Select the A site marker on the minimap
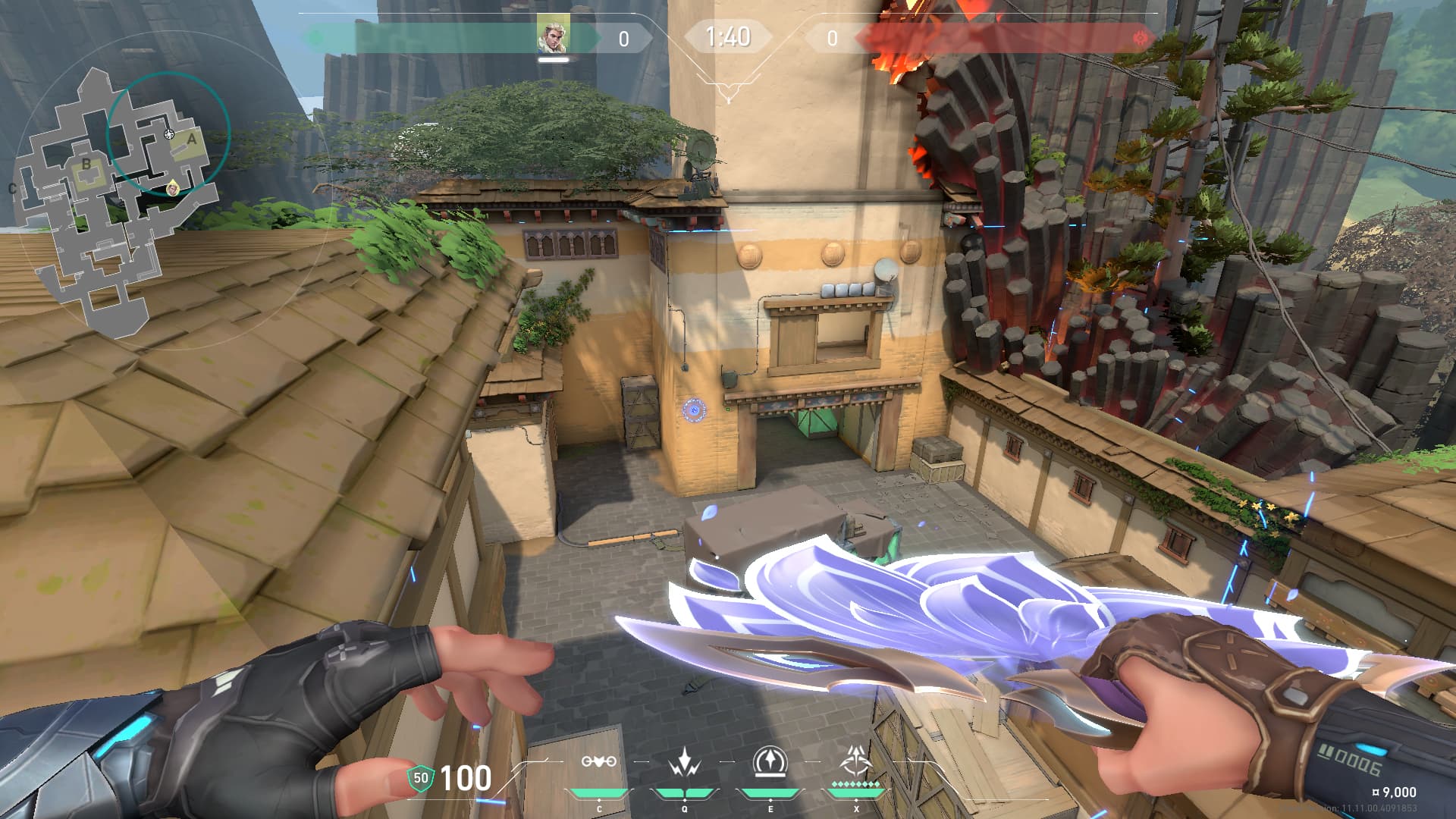Screen dimensions: 1456x819 (x=192, y=140)
